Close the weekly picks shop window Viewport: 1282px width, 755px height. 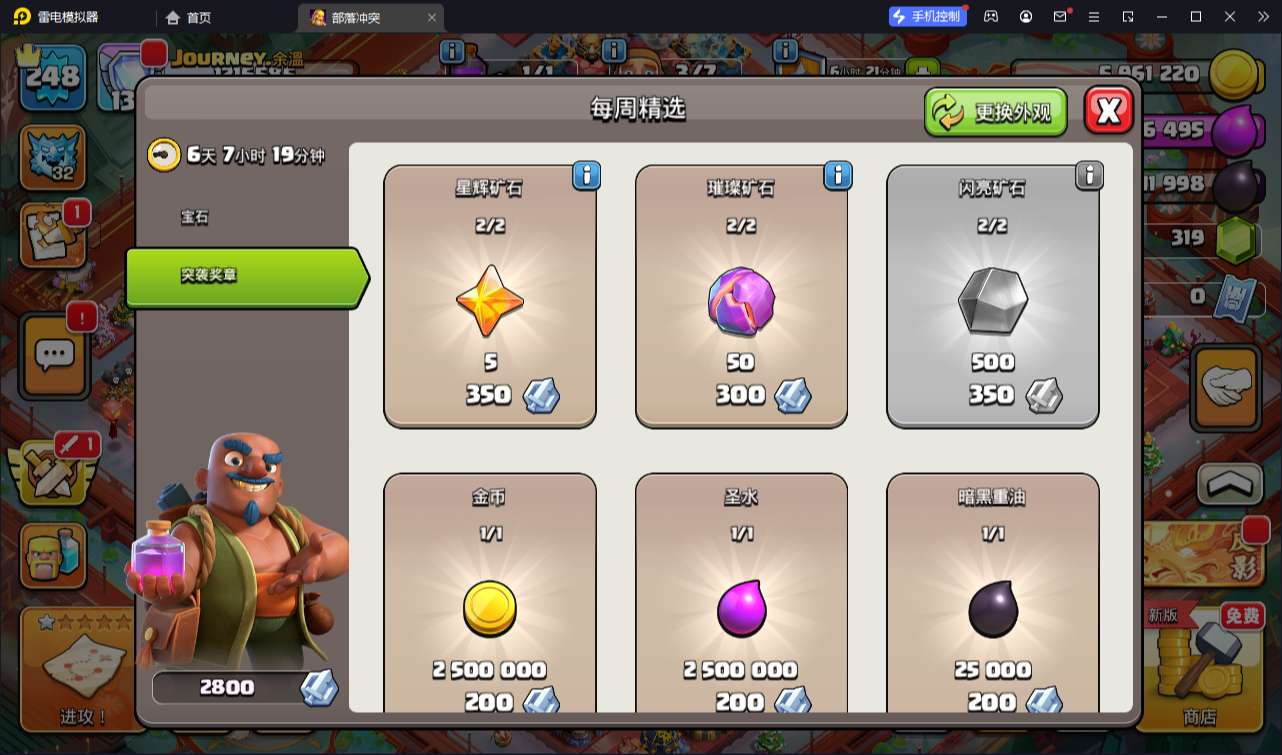(x=1108, y=110)
